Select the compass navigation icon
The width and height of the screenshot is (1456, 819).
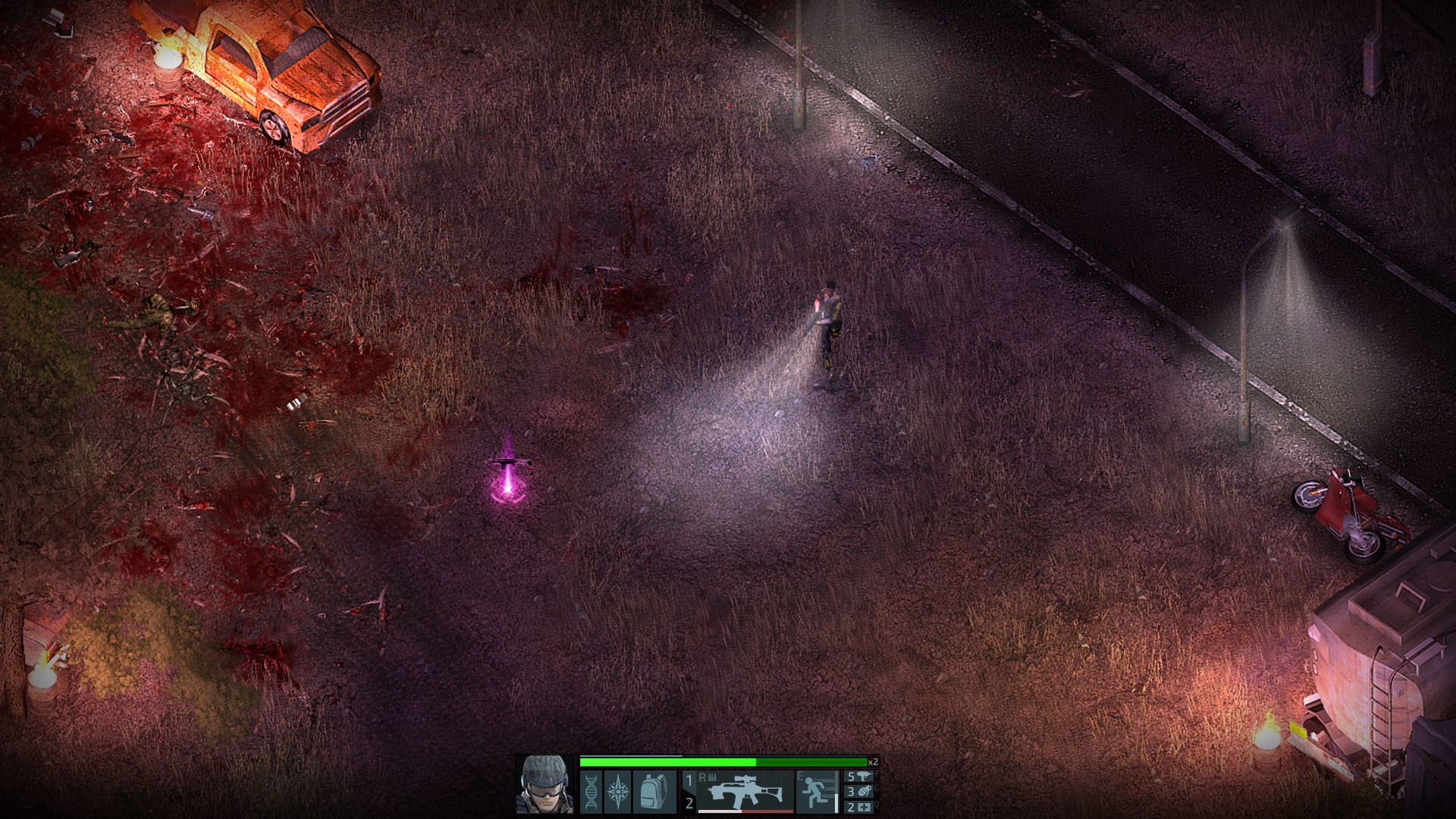(619, 792)
